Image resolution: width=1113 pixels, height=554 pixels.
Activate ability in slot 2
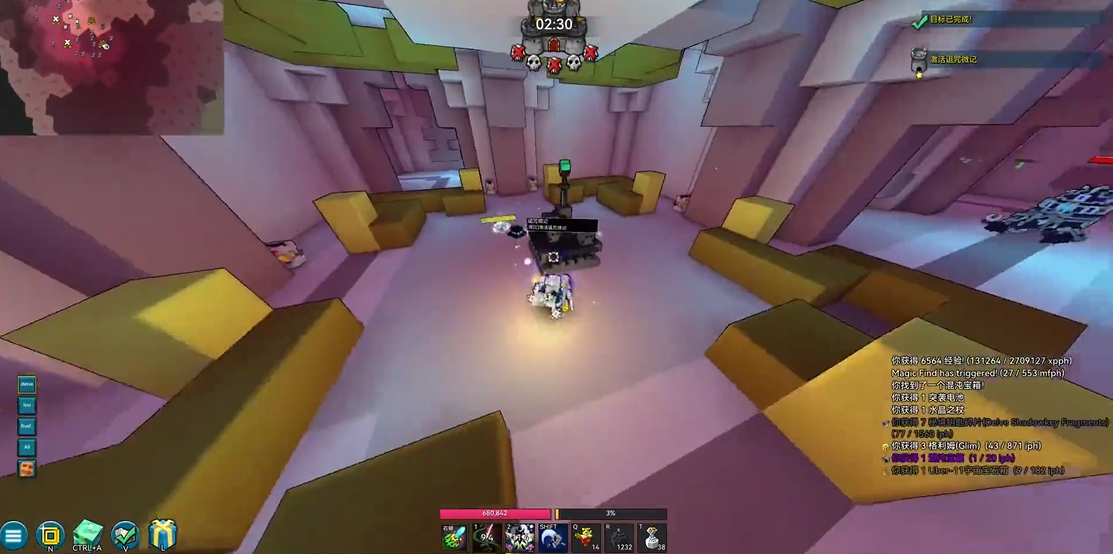pyautogui.click(x=520, y=537)
